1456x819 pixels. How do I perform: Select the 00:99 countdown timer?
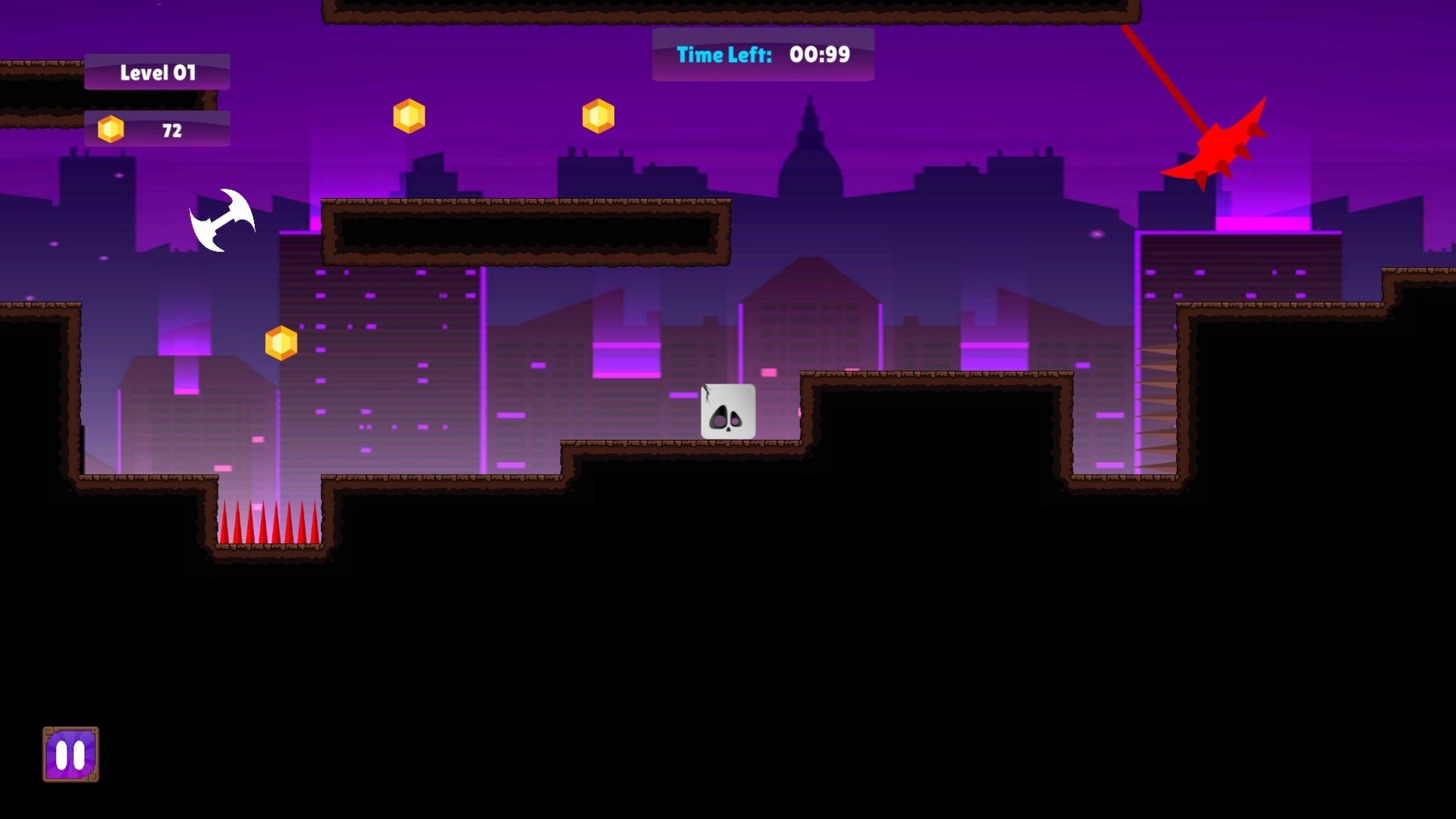[x=819, y=54]
